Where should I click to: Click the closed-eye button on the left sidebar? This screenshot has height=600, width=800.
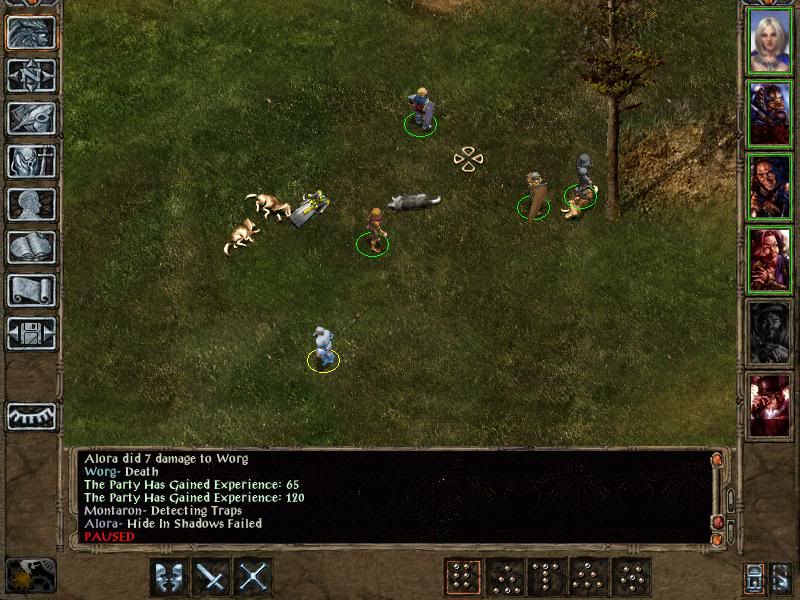tap(31, 416)
